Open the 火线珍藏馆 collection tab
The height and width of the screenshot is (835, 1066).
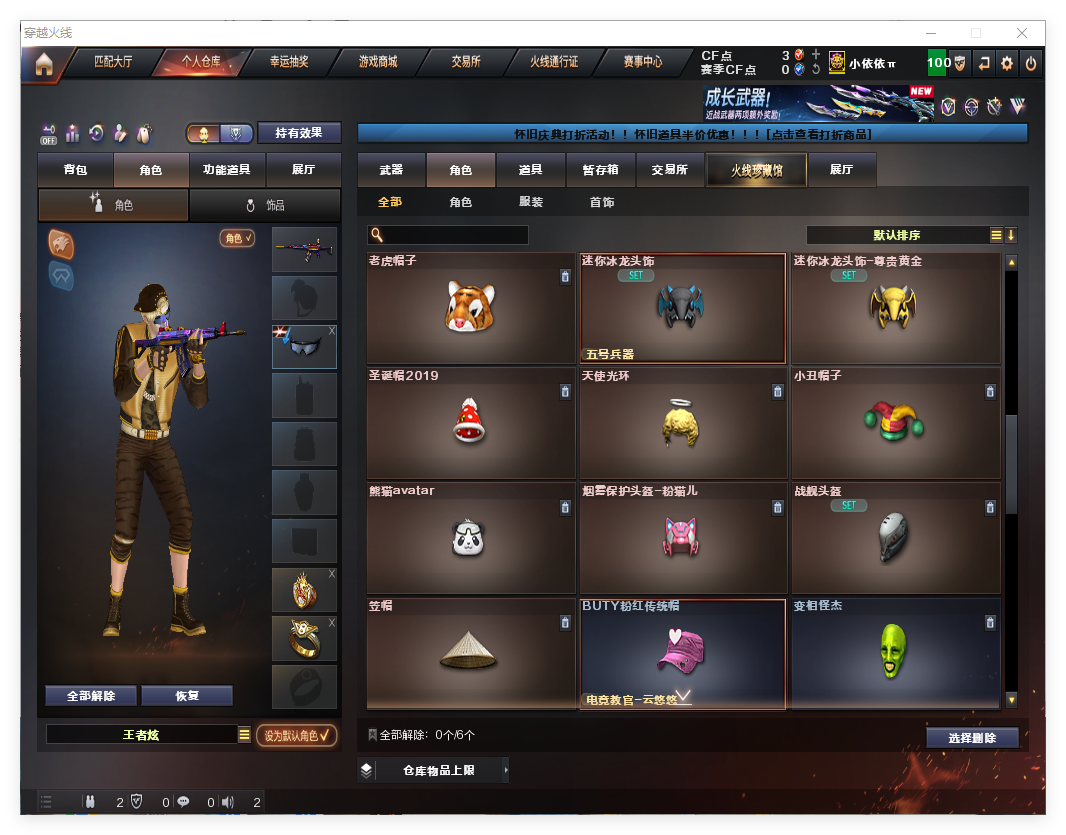point(755,170)
